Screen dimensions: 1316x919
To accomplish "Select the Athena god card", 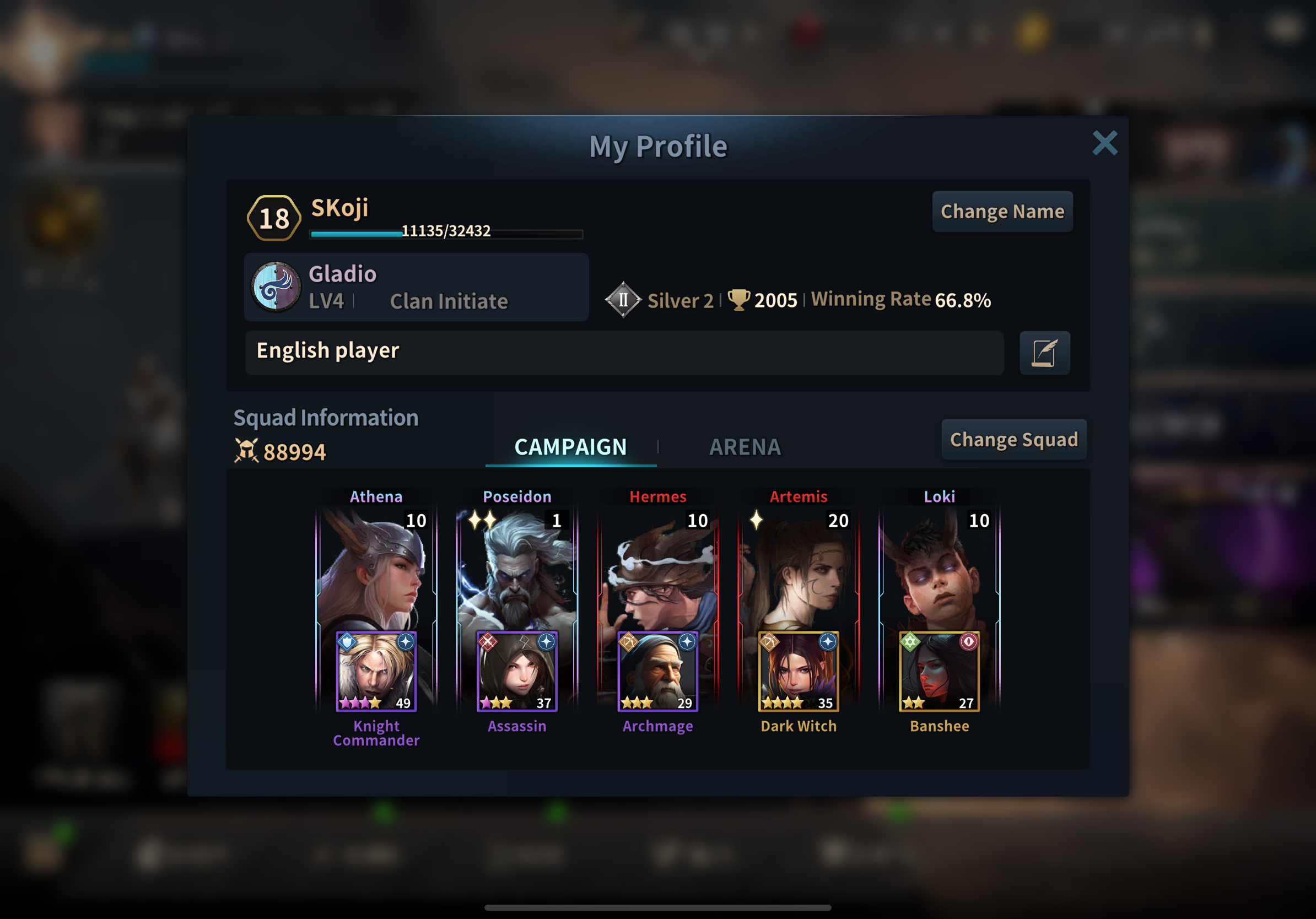I will click(376, 567).
